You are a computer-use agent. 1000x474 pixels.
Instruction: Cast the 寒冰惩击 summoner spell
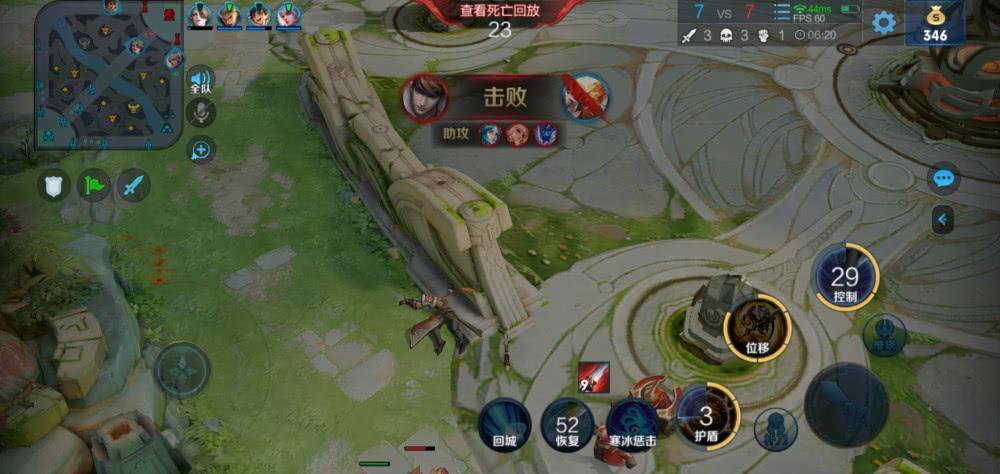(x=633, y=424)
